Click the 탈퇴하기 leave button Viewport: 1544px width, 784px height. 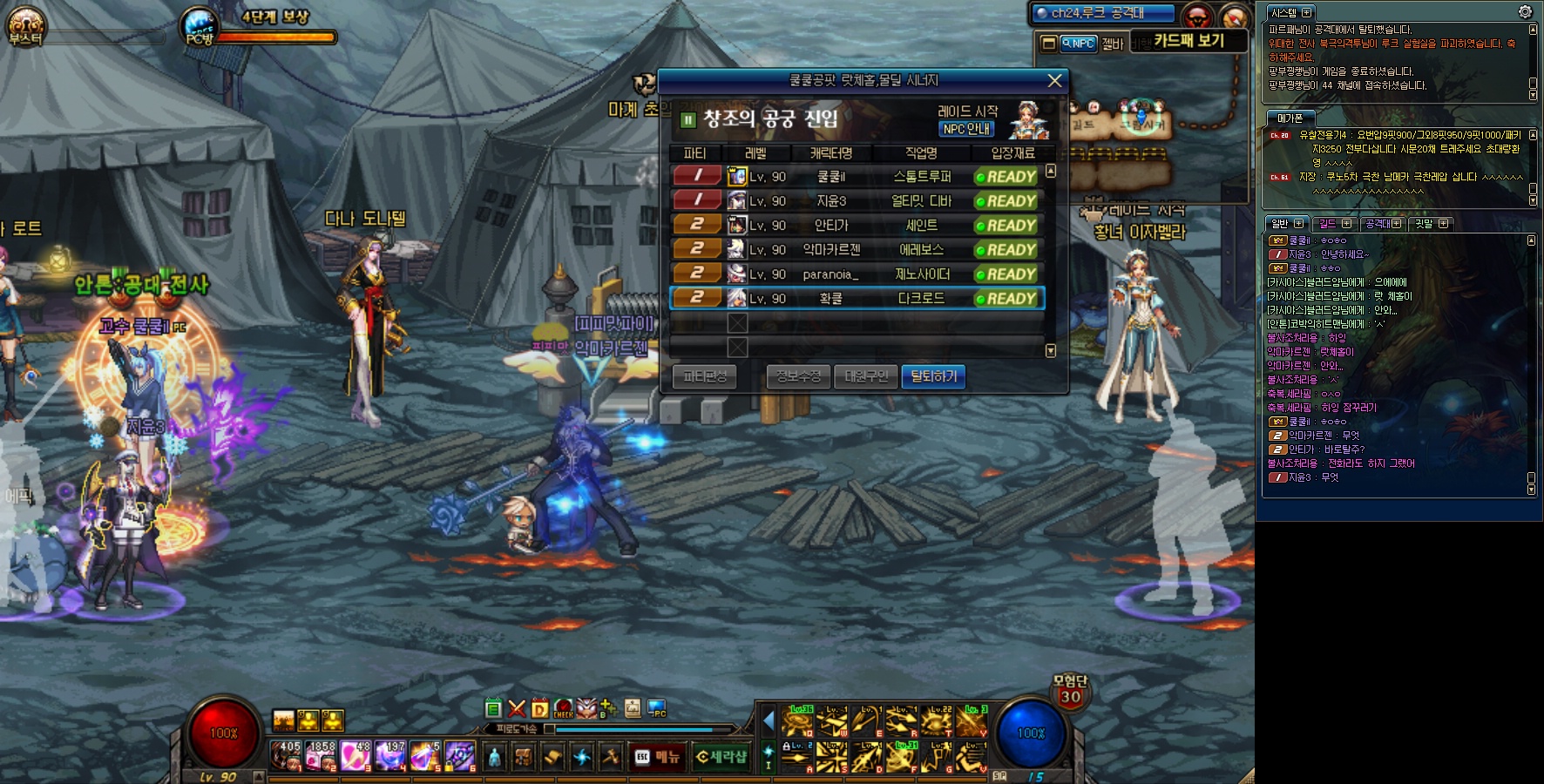pyautogui.click(x=933, y=376)
